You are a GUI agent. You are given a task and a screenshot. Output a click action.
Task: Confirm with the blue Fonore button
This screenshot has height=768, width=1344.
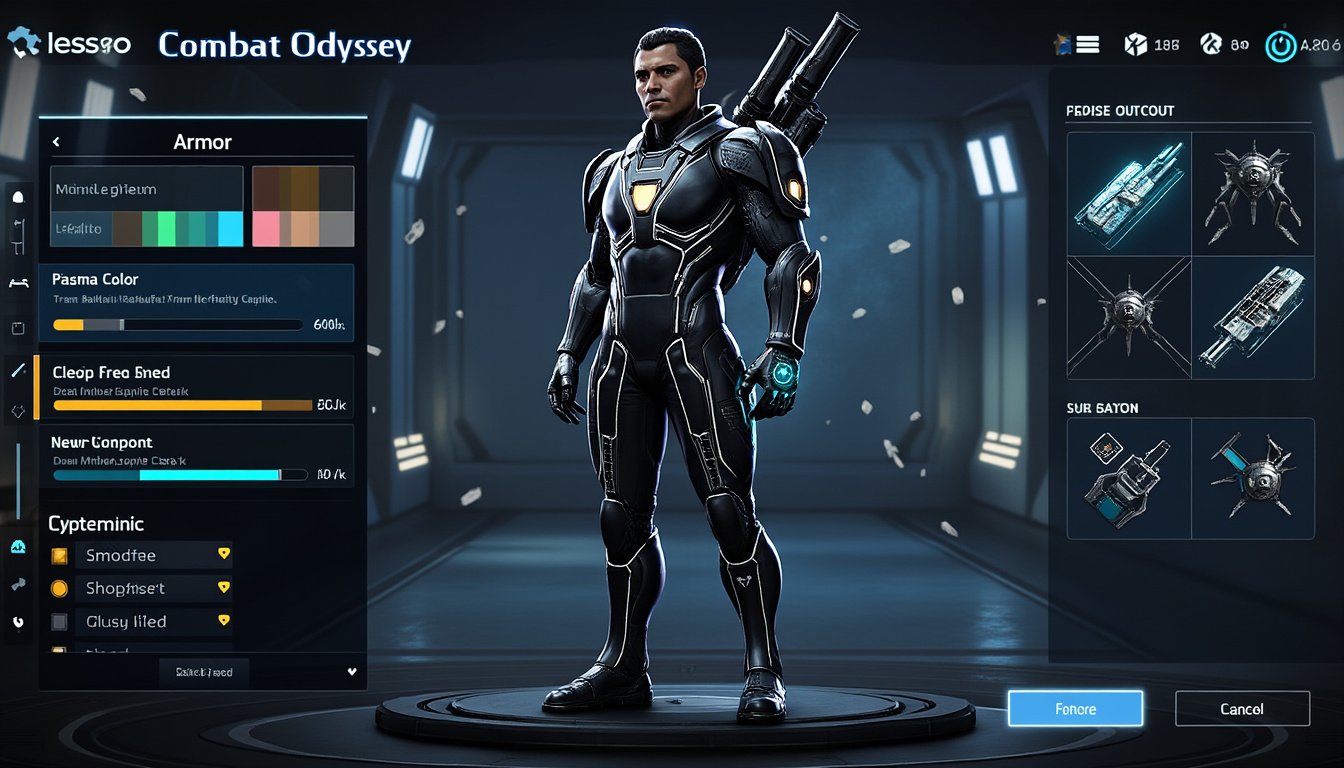[1075, 709]
